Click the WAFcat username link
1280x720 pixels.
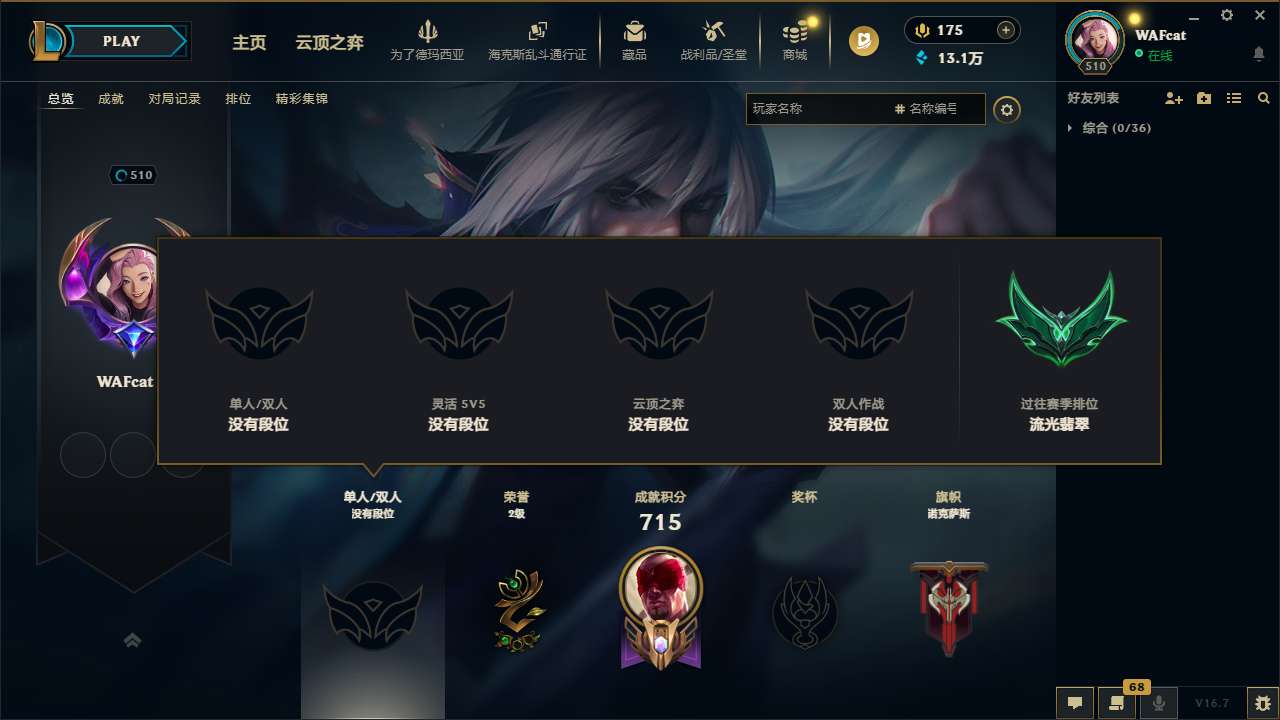1161,35
